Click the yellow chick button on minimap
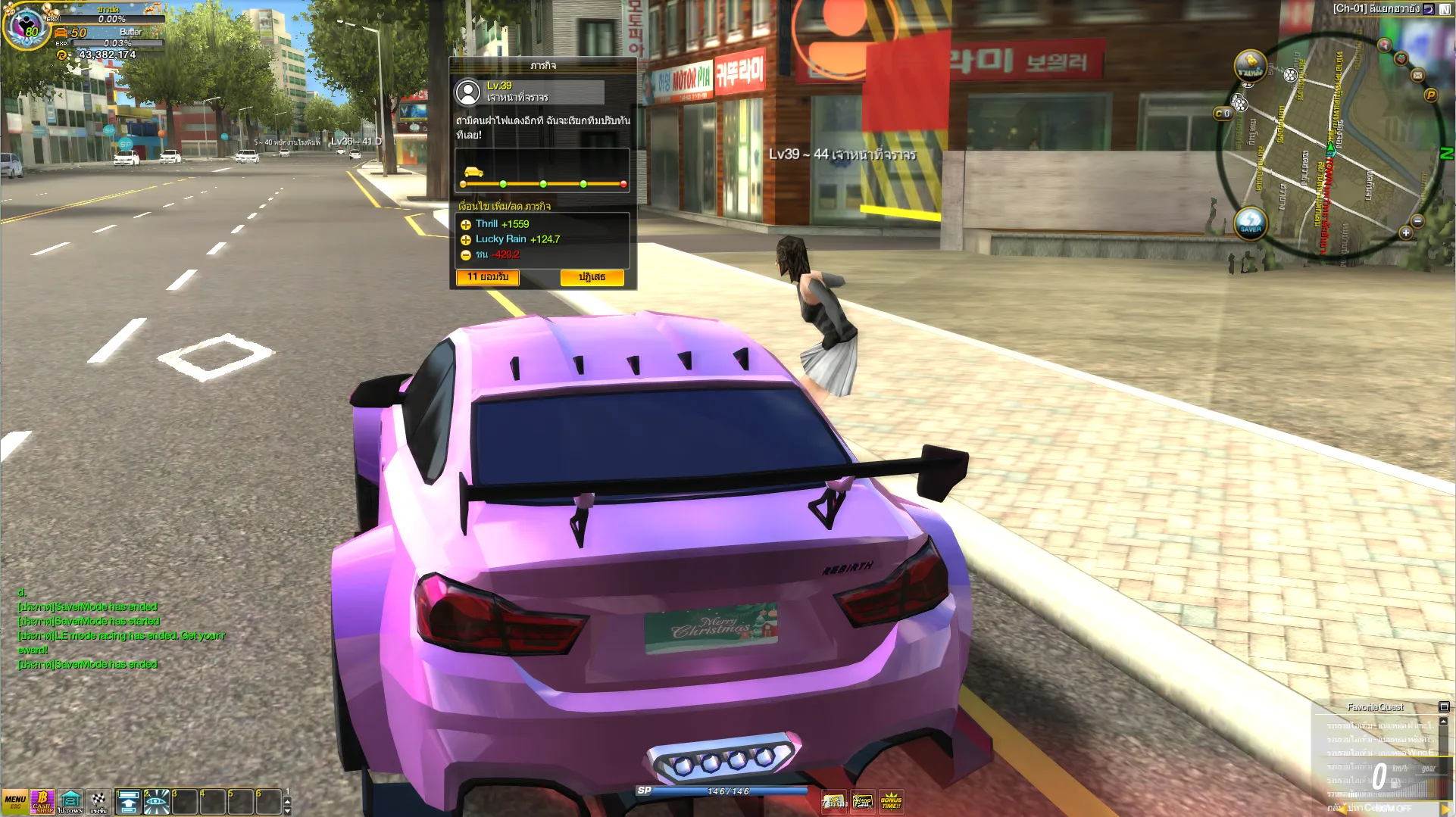The image size is (1456, 817). (1250, 65)
